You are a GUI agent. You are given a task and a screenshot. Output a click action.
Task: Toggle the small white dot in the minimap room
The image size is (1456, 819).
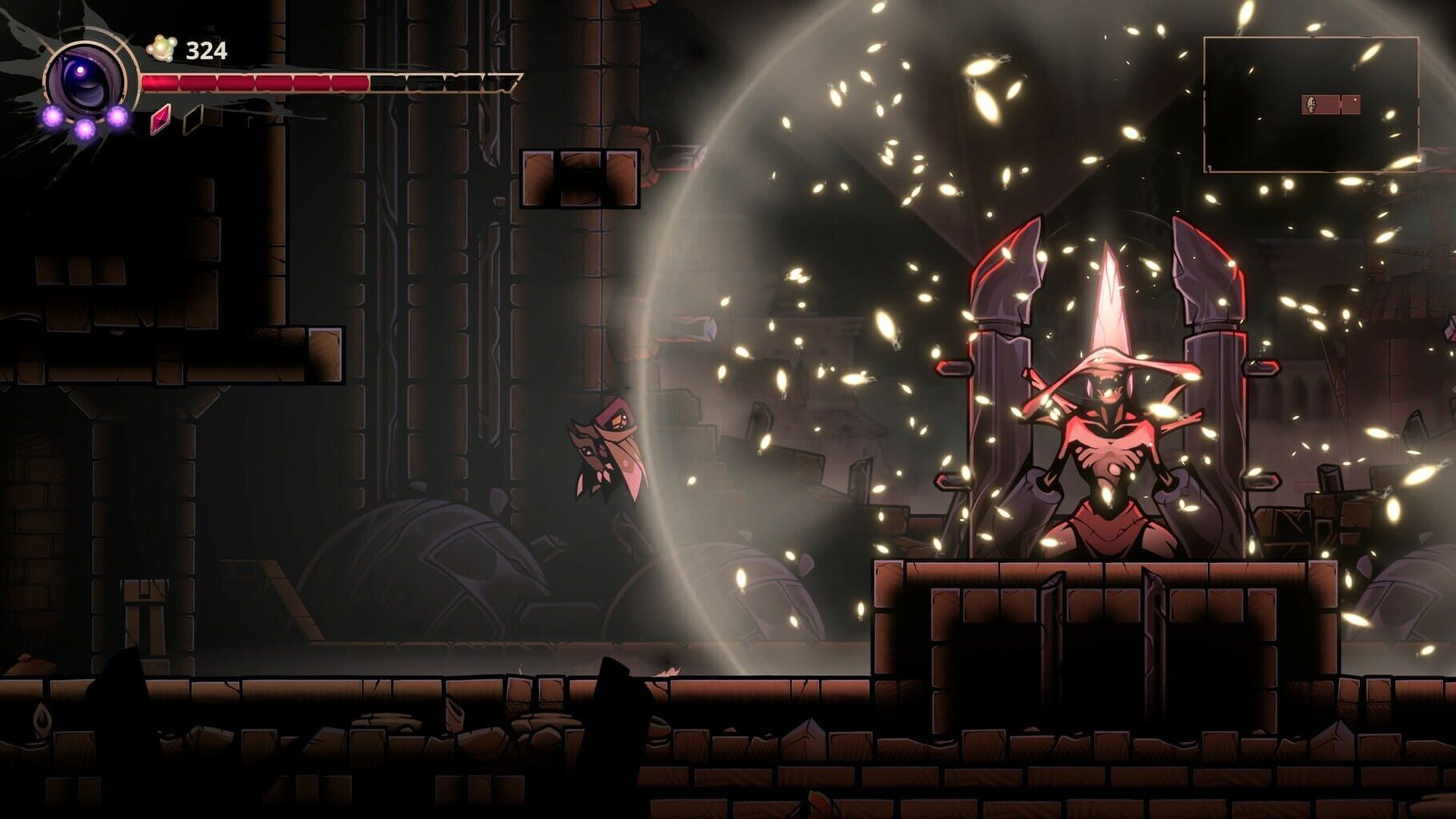click(1355, 99)
